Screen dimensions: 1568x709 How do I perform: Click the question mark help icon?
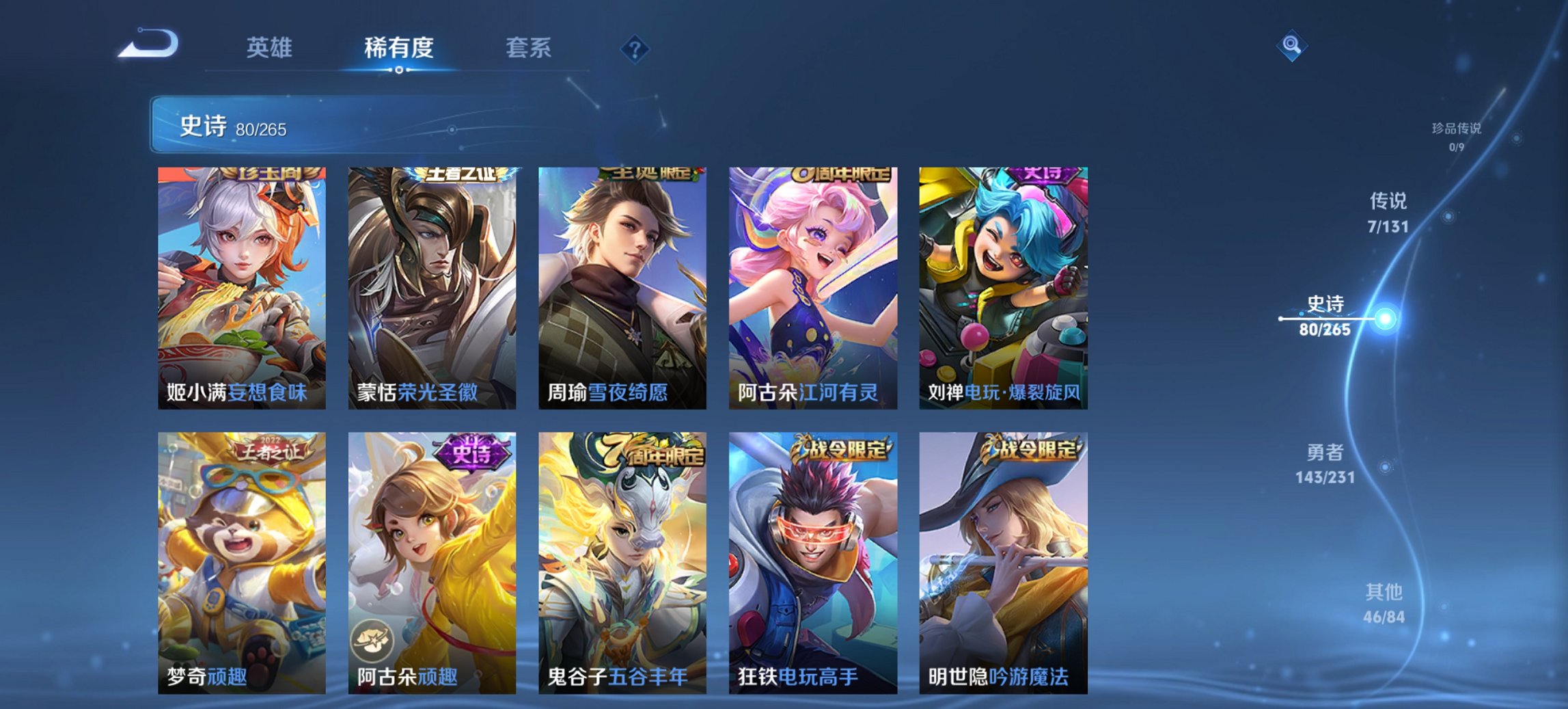pos(634,48)
